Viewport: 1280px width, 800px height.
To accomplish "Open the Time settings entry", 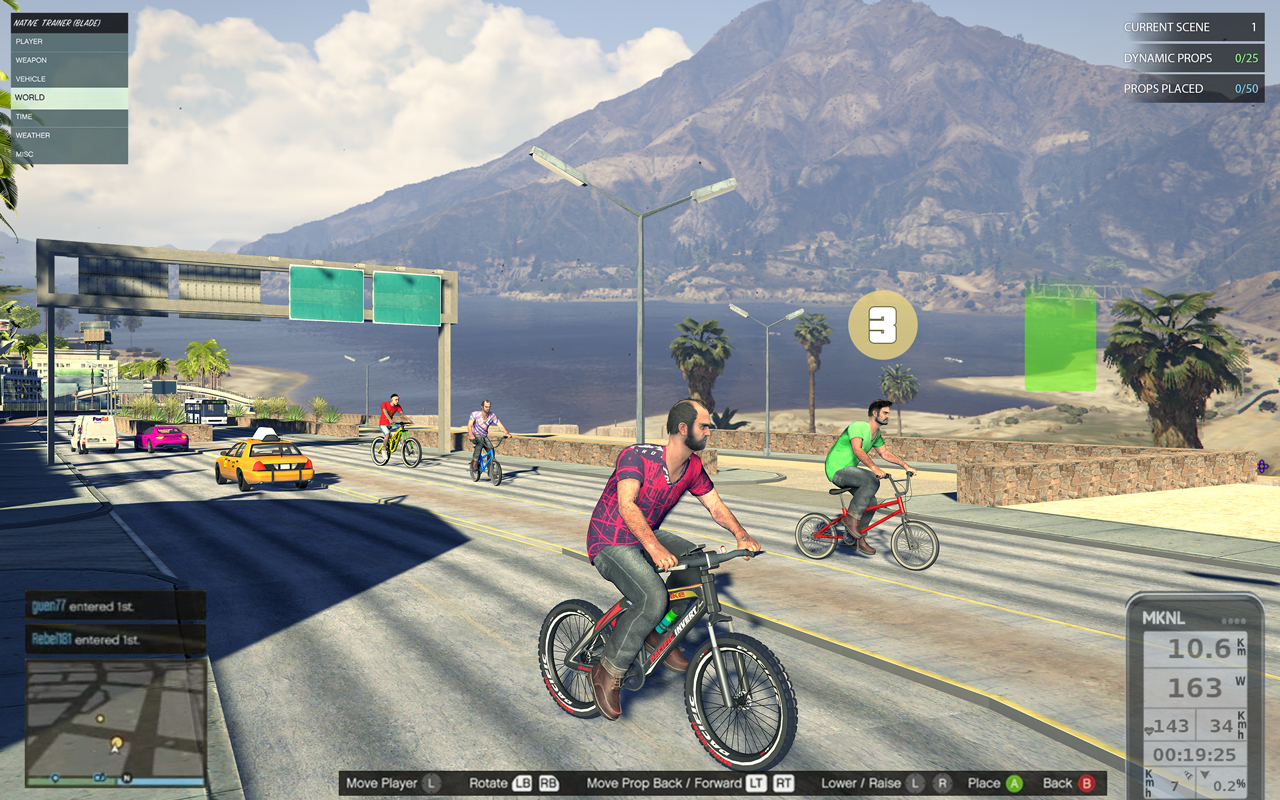I will [x=69, y=117].
